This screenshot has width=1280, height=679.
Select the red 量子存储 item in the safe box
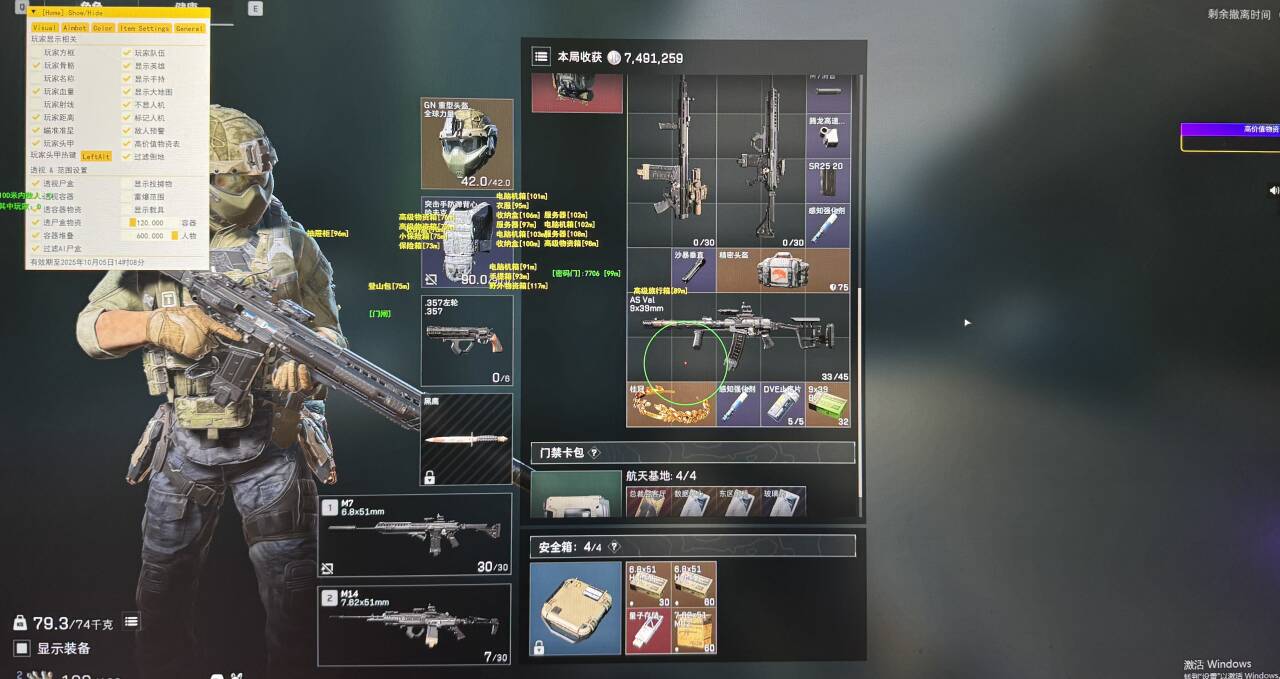[648, 631]
